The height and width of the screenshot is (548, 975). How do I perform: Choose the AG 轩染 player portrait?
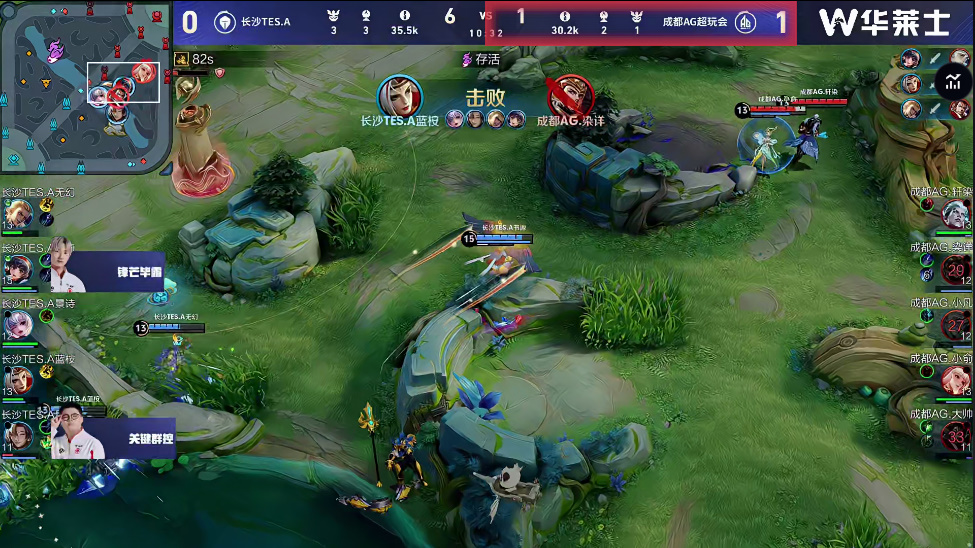(955, 213)
